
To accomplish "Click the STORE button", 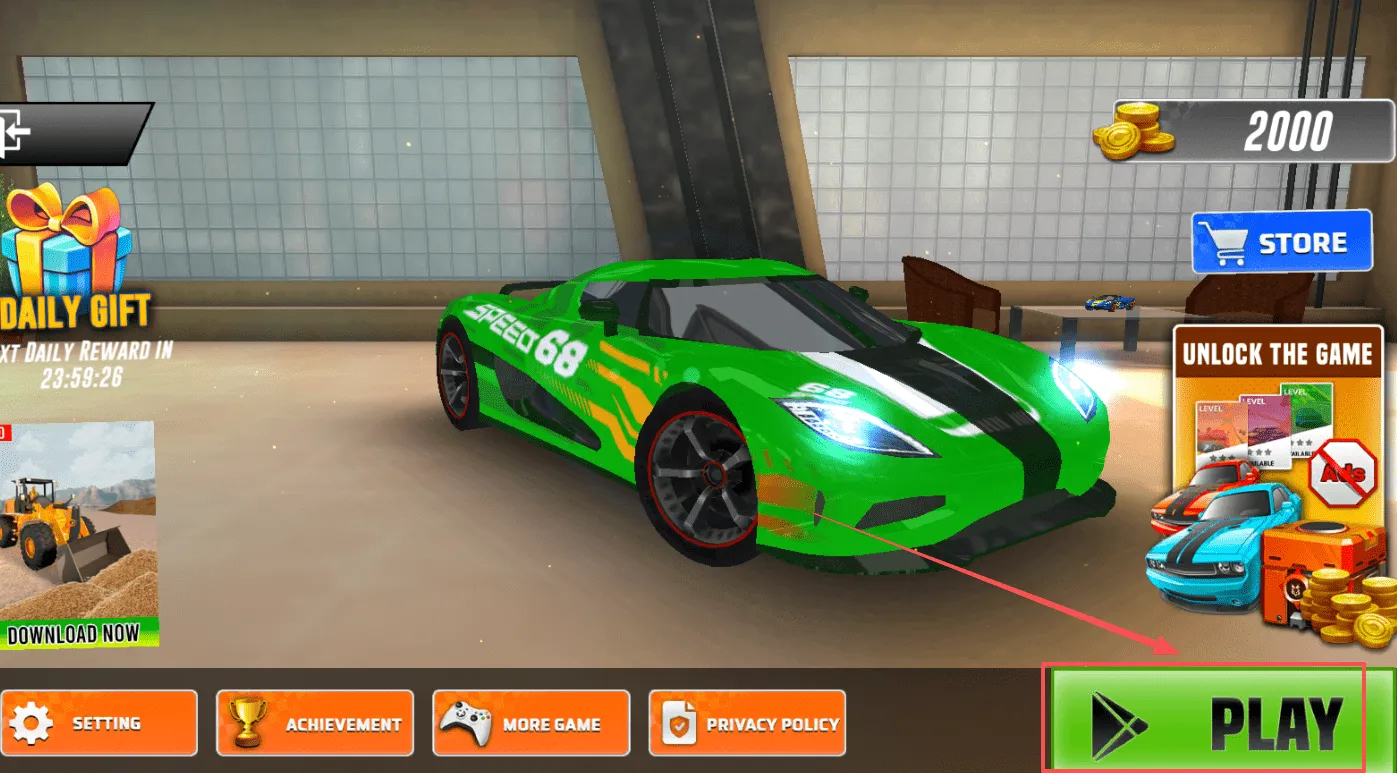I will 1283,241.
